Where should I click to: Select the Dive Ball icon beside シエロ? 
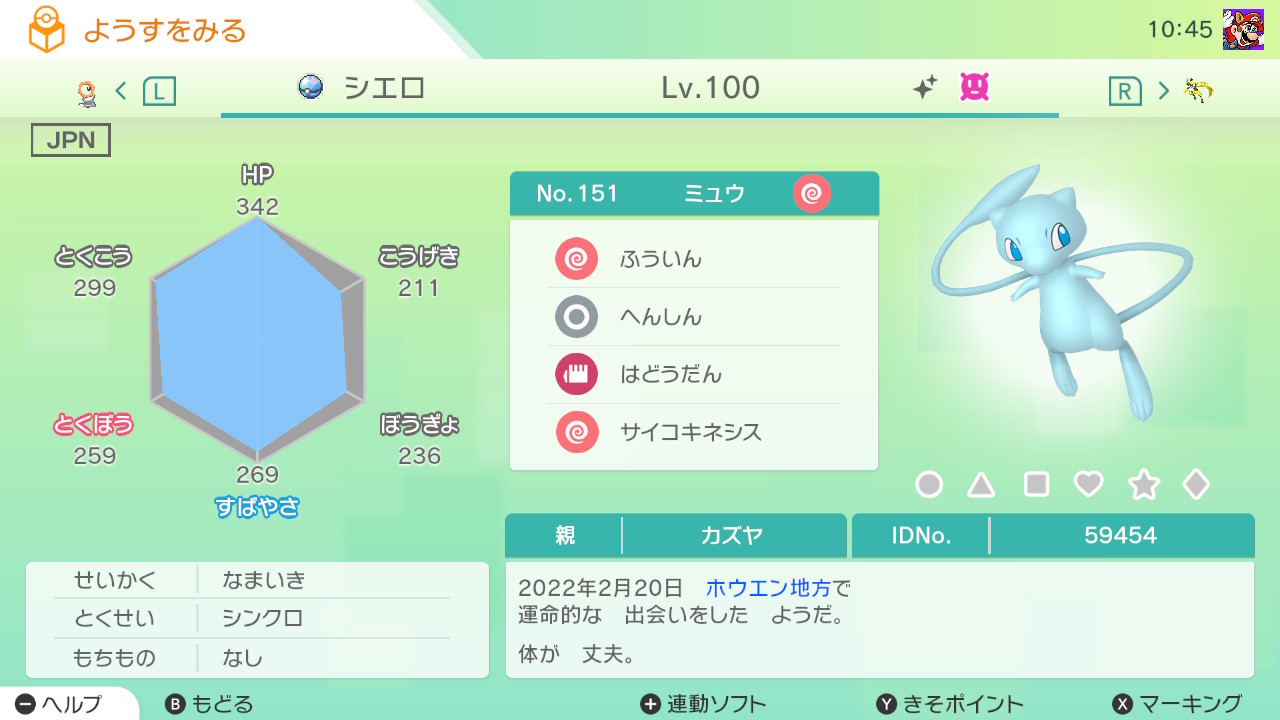click(x=309, y=88)
